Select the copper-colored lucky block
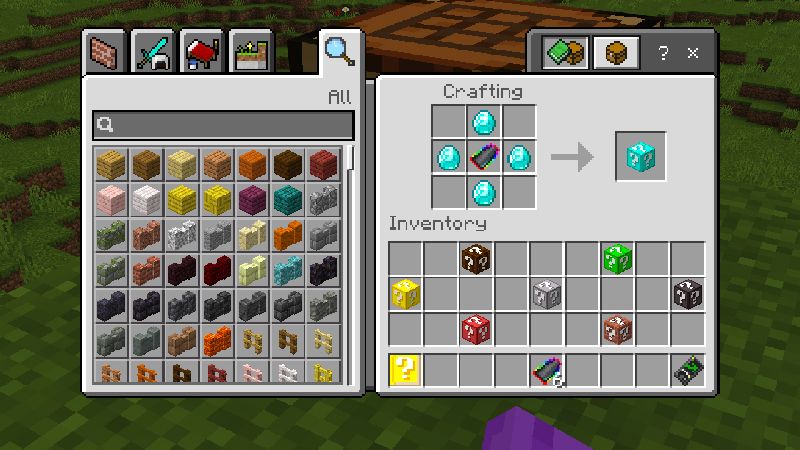This screenshot has height=450, width=800. pos(617,329)
